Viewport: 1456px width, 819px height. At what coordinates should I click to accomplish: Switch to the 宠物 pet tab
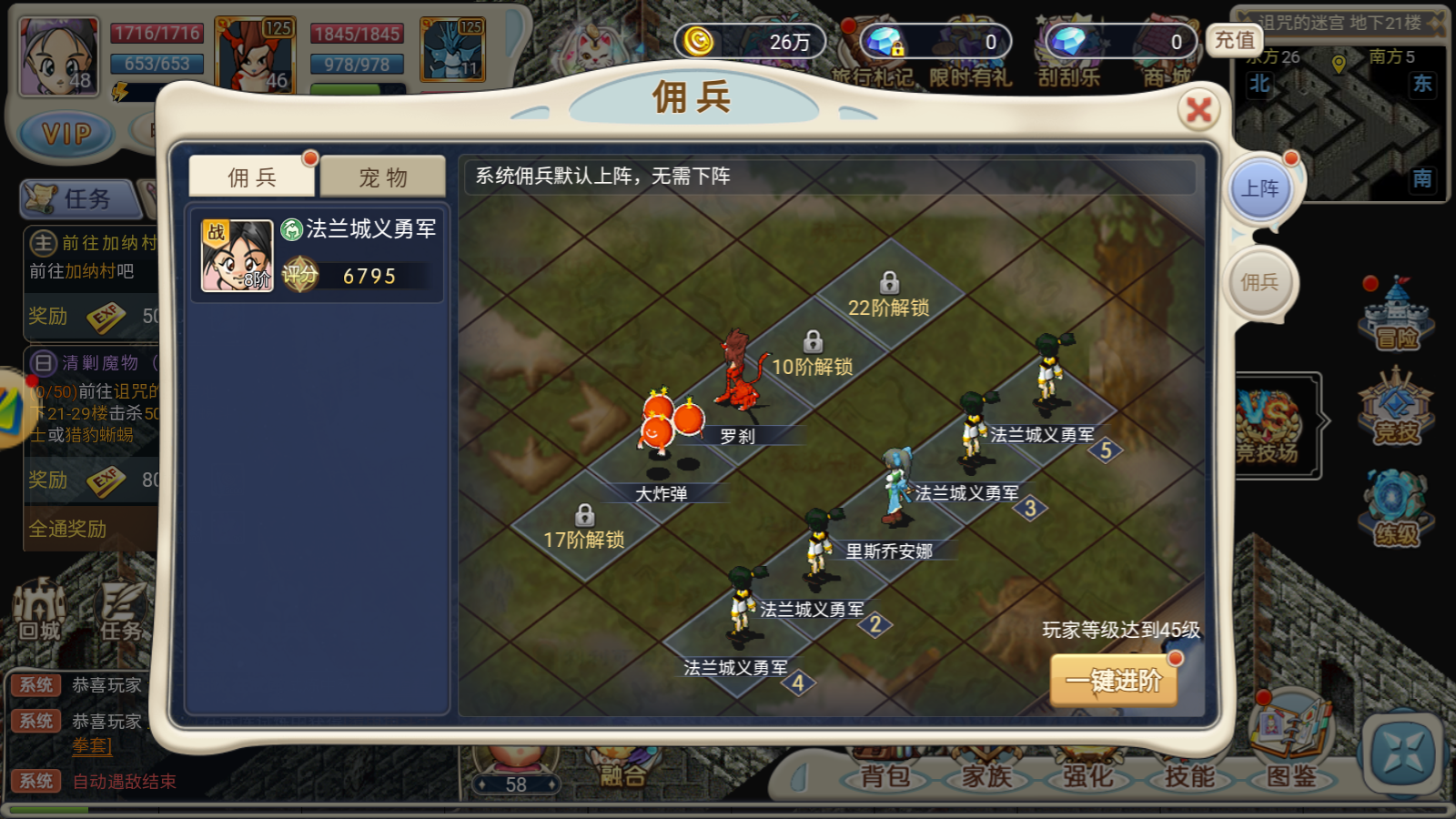coord(381,177)
